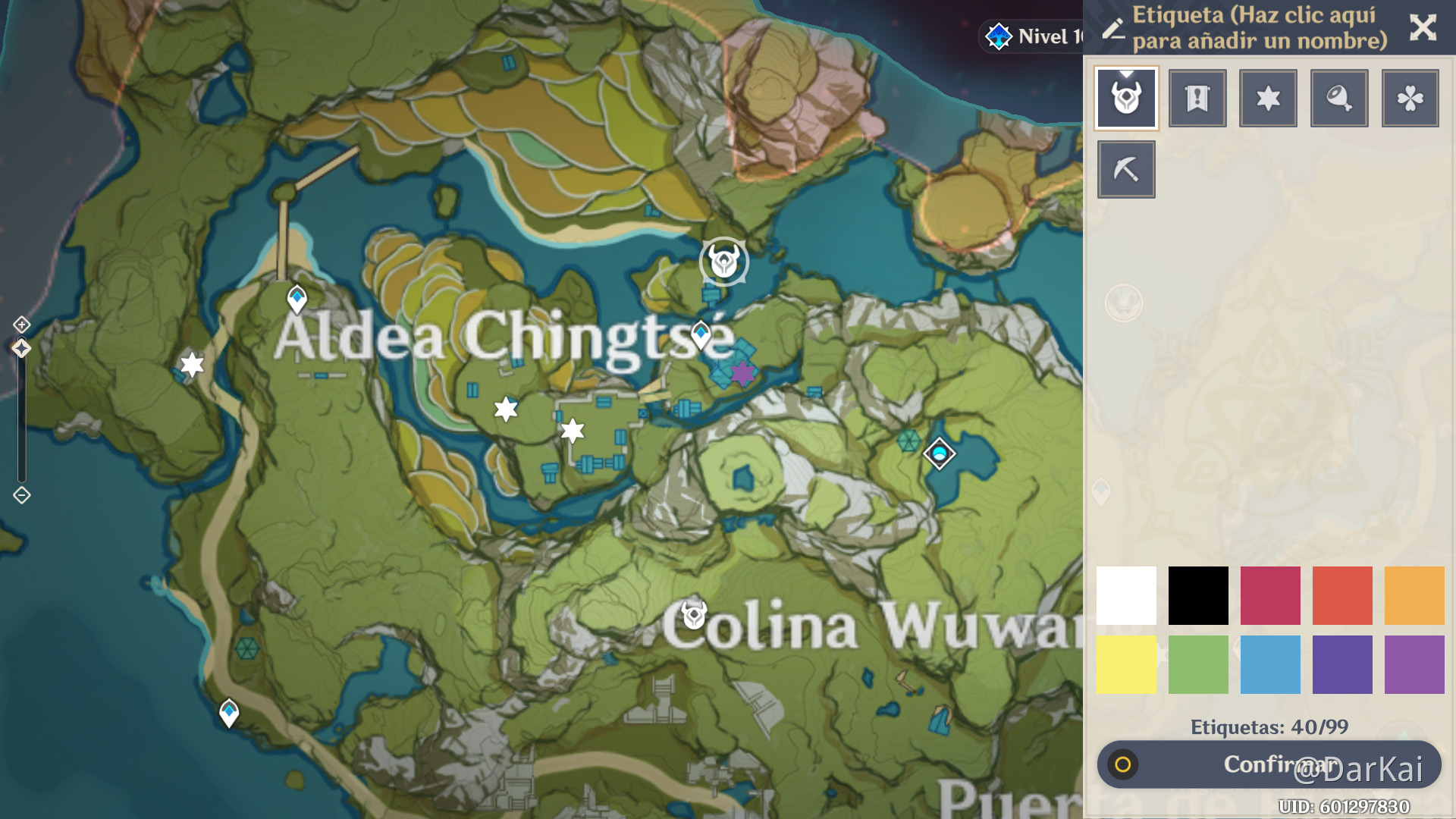Close the pin label panel
This screenshot has width=1456, height=819.
(1423, 28)
